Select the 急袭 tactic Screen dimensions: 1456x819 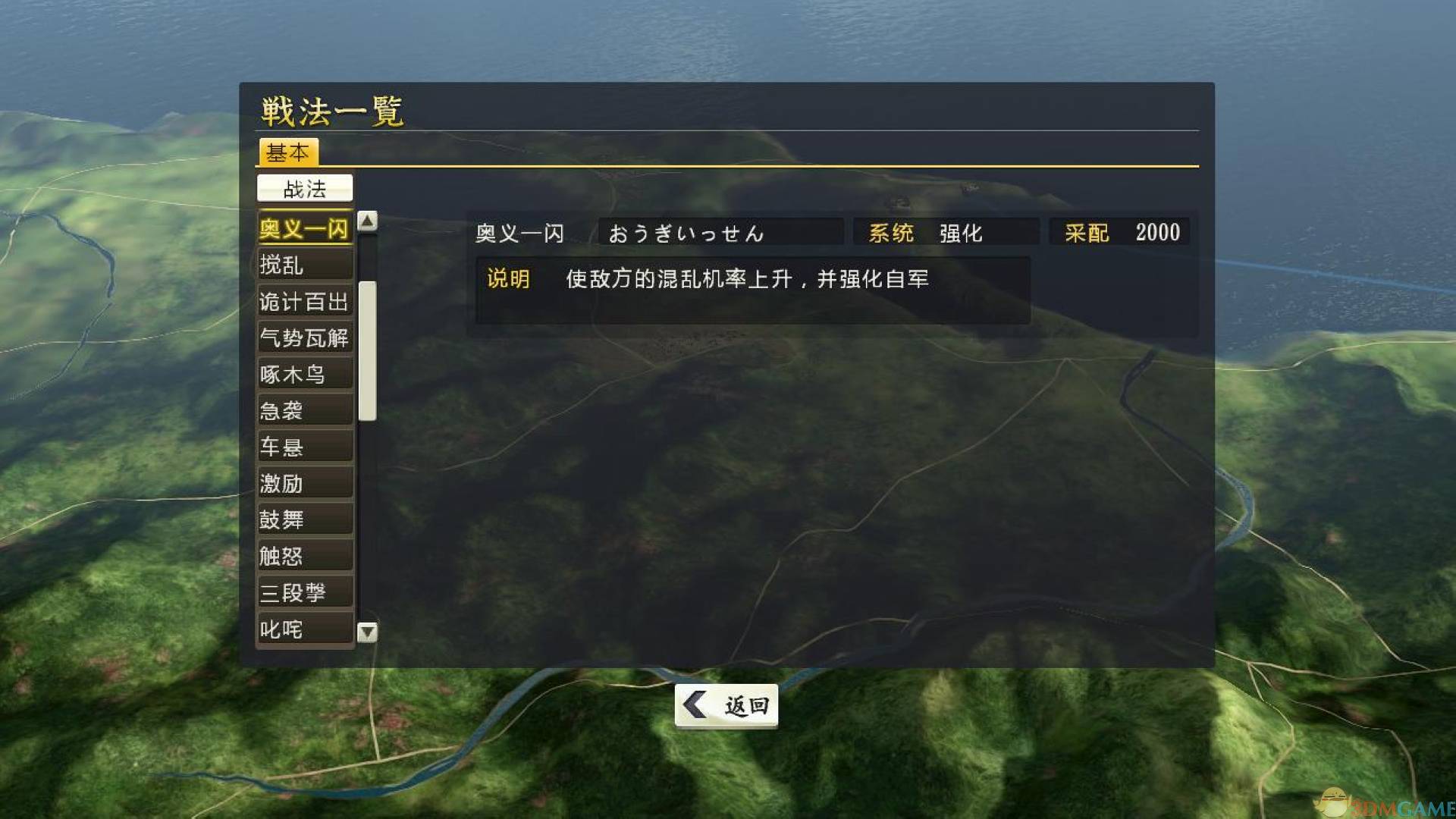pyautogui.click(x=303, y=410)
